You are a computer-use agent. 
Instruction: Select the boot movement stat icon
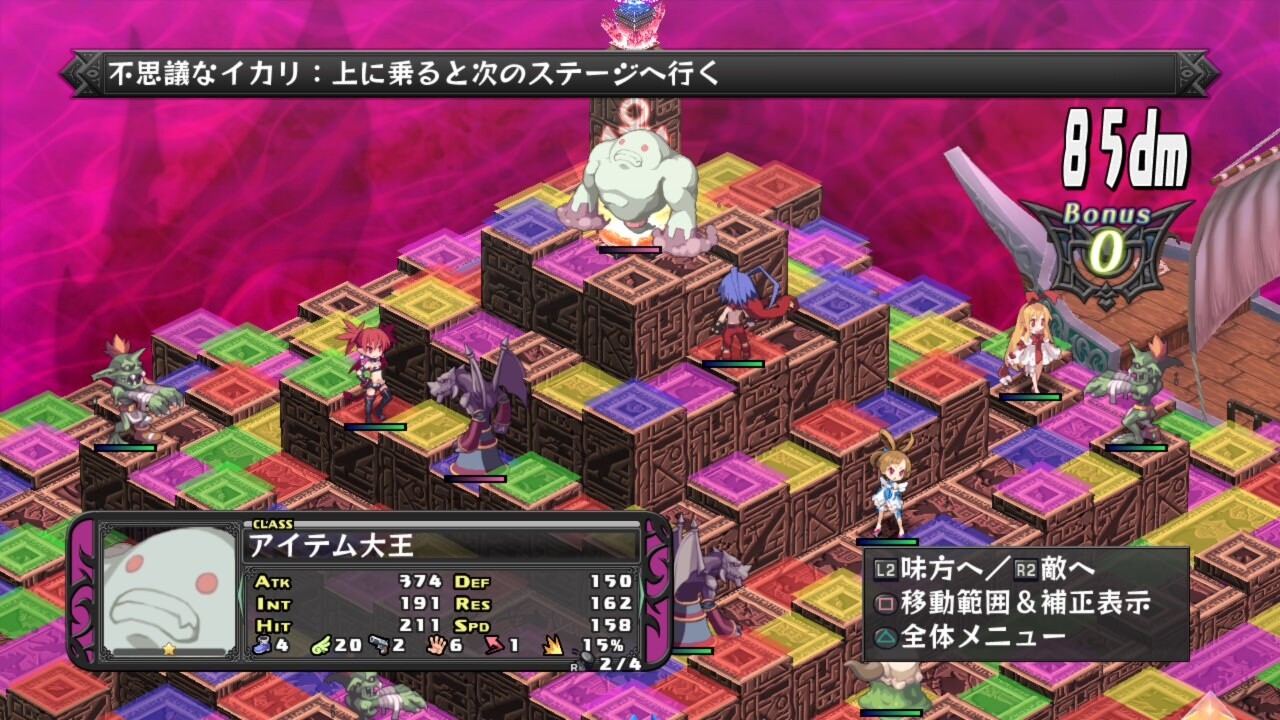pyautogui.click(x=262, y=645)
